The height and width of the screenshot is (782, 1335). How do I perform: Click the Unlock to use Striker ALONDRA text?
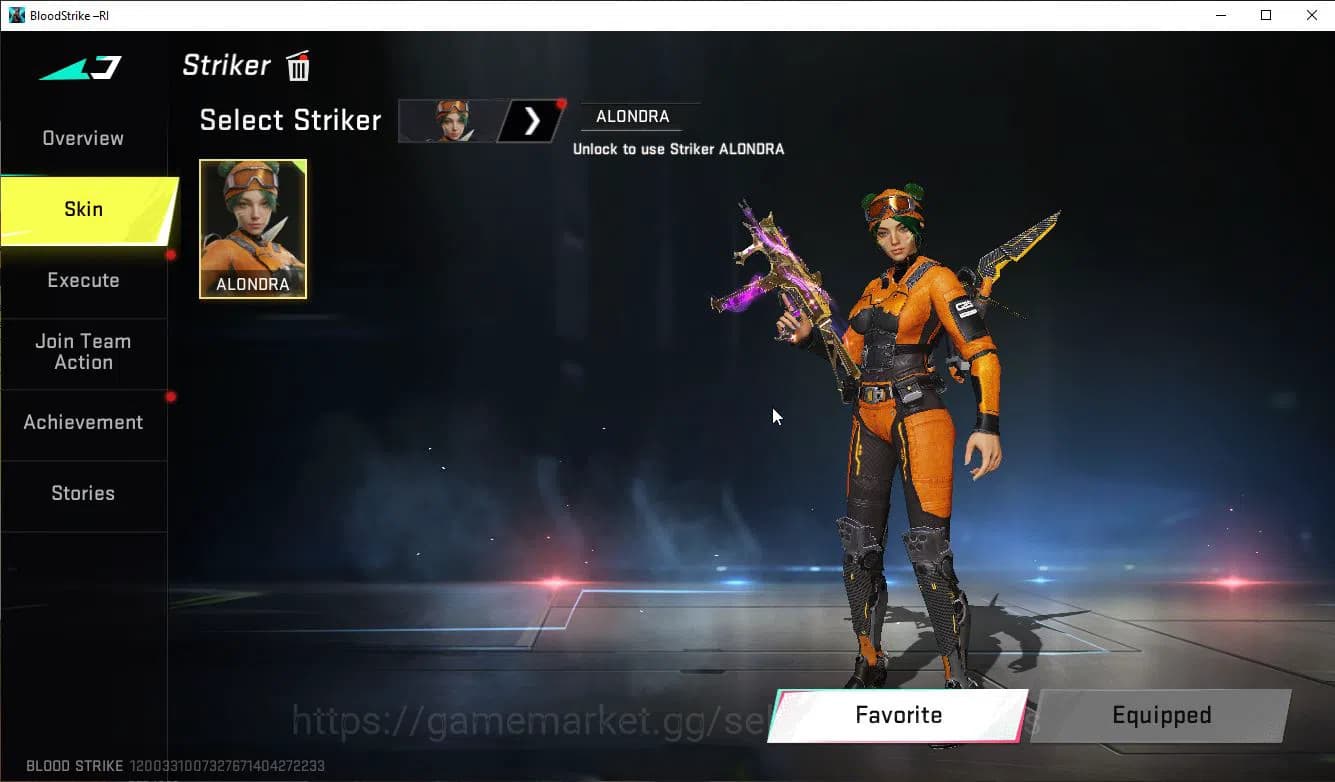[679, 148]
